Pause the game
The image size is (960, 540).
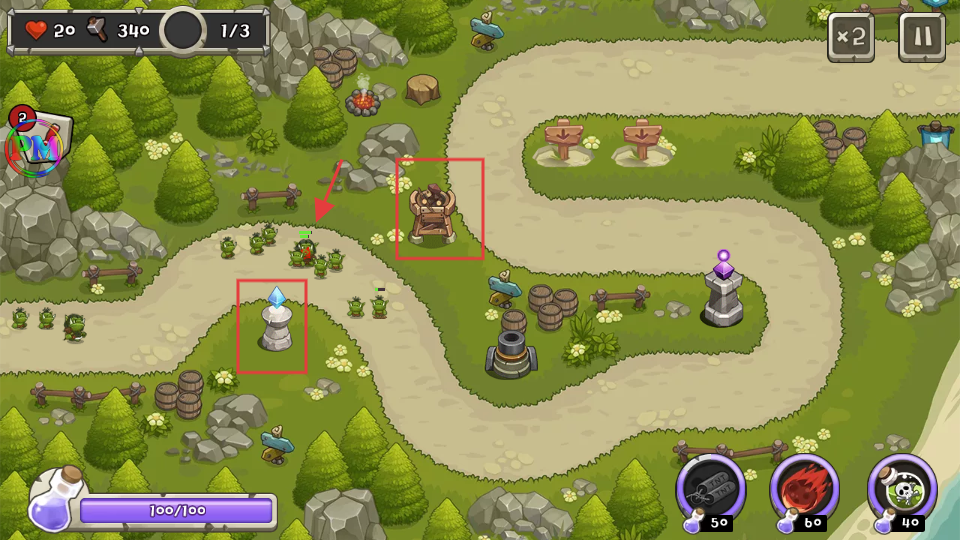[921, 37]
